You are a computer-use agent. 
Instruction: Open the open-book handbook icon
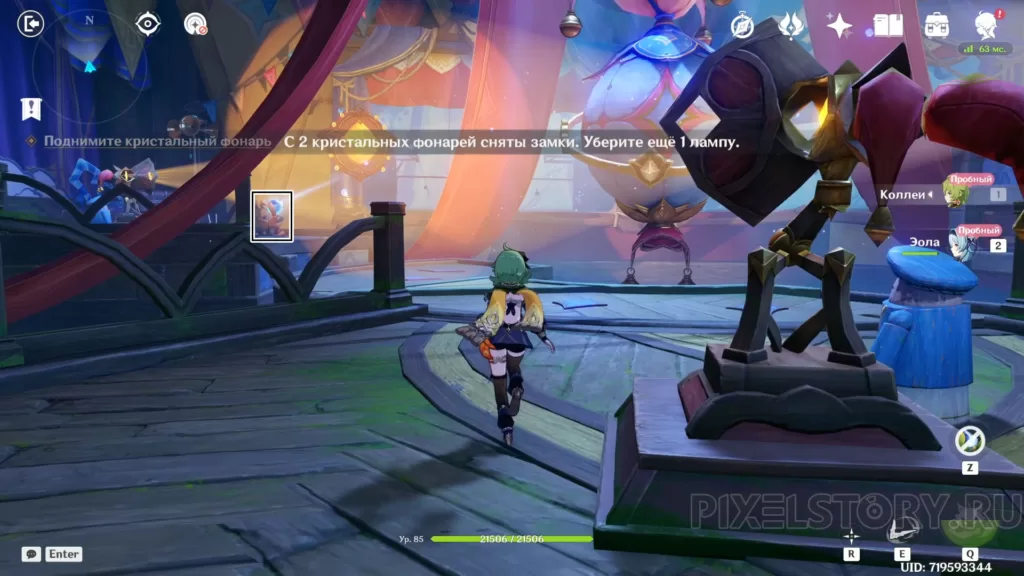888,24
